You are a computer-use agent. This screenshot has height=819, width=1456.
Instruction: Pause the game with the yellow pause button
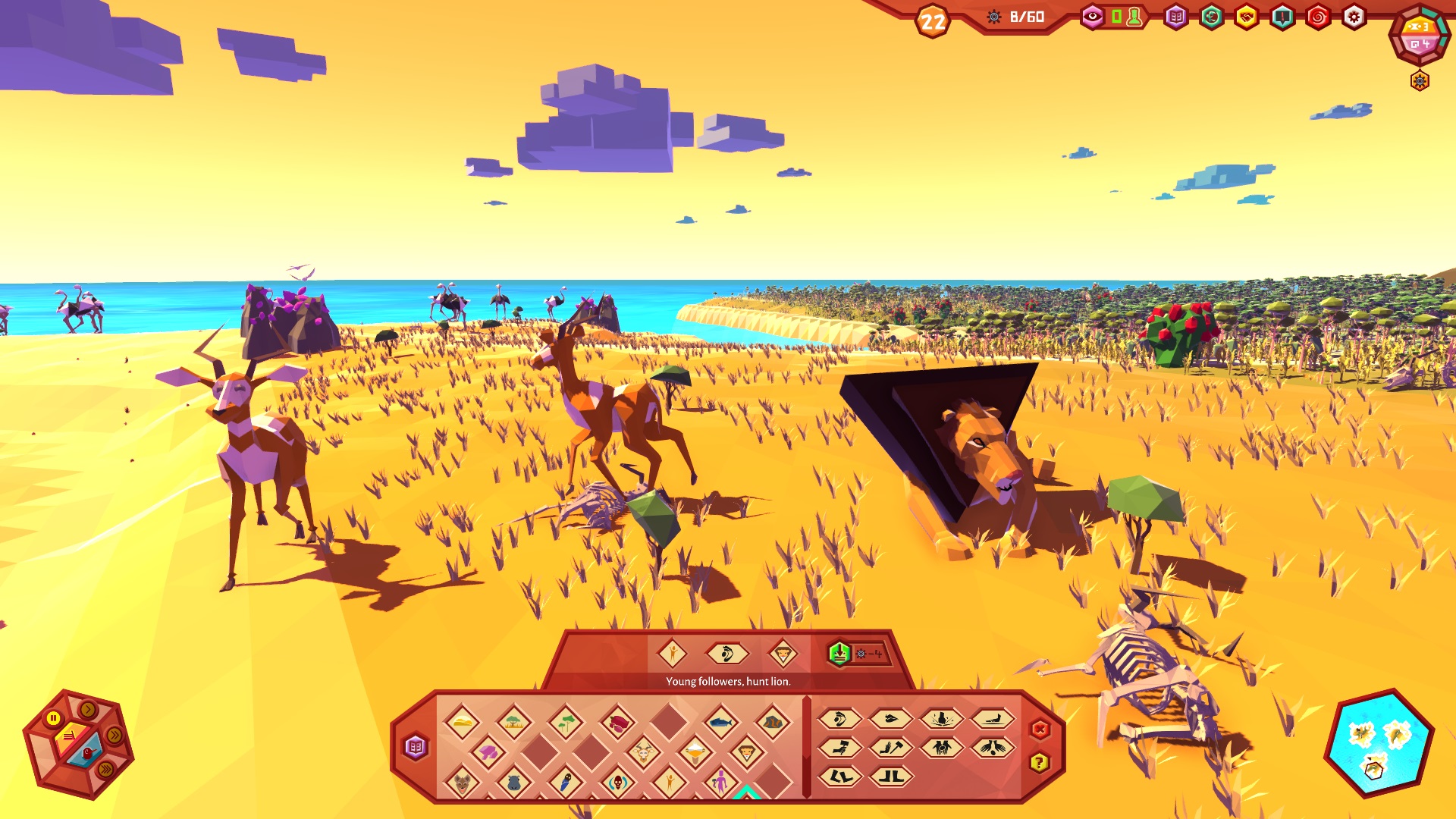point(53,717)
